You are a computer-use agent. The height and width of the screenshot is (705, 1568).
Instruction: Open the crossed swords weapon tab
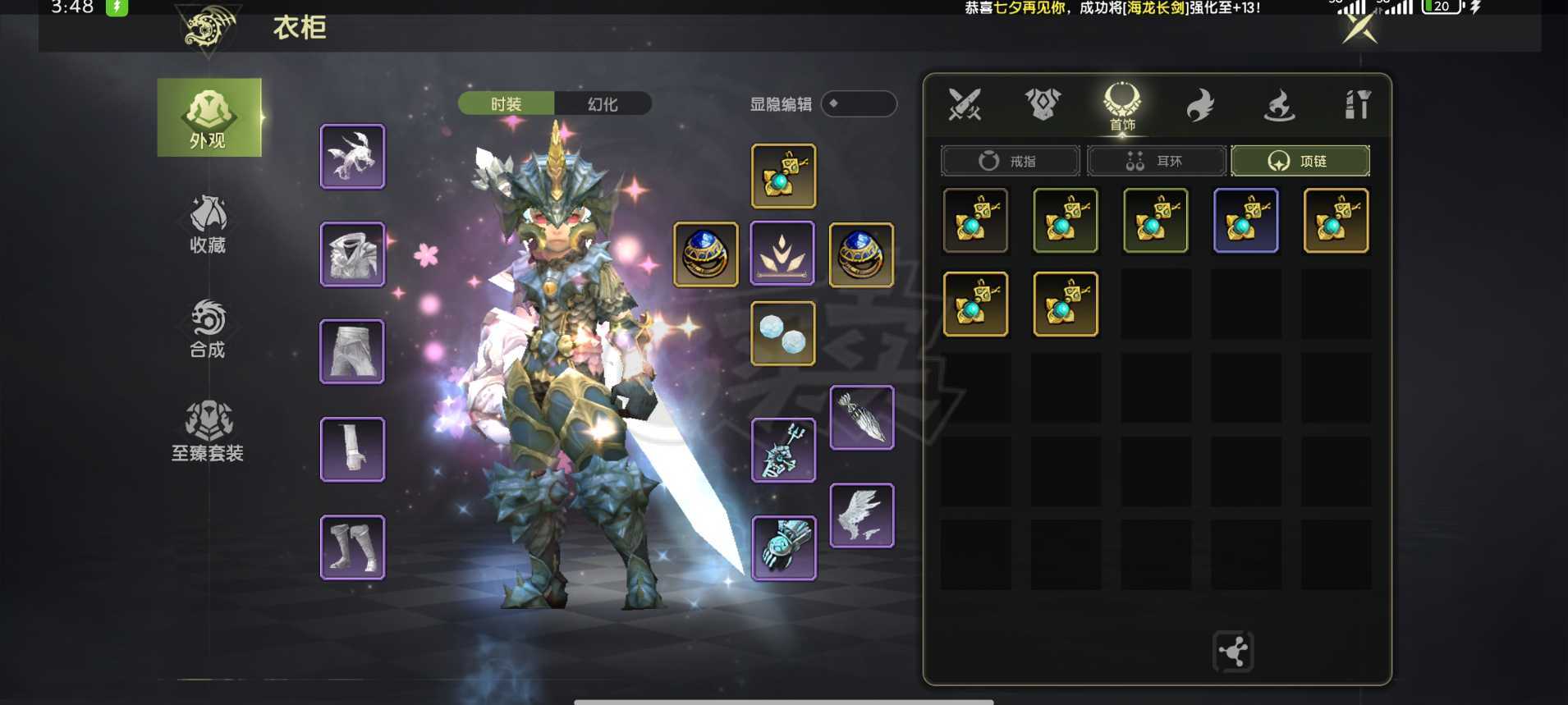point(965,105)
